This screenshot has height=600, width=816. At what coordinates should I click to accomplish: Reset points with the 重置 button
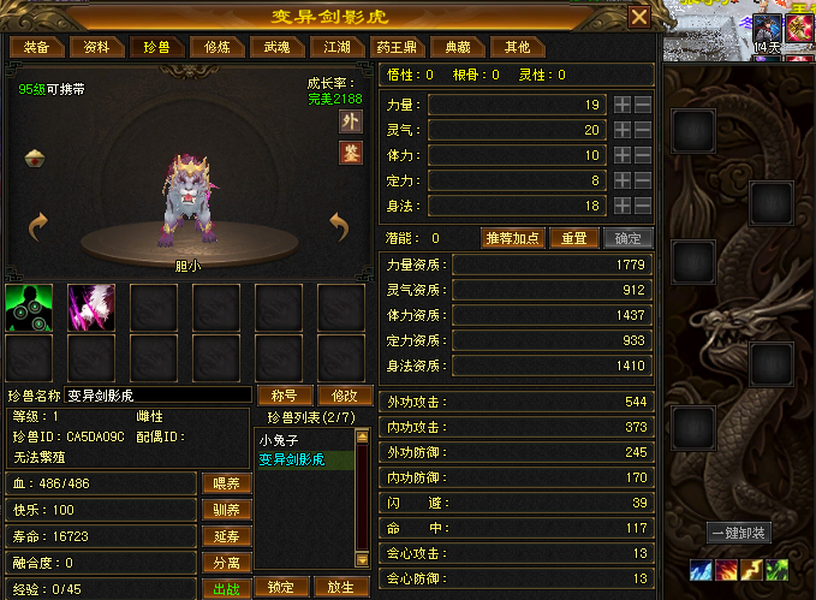(574, 239)
